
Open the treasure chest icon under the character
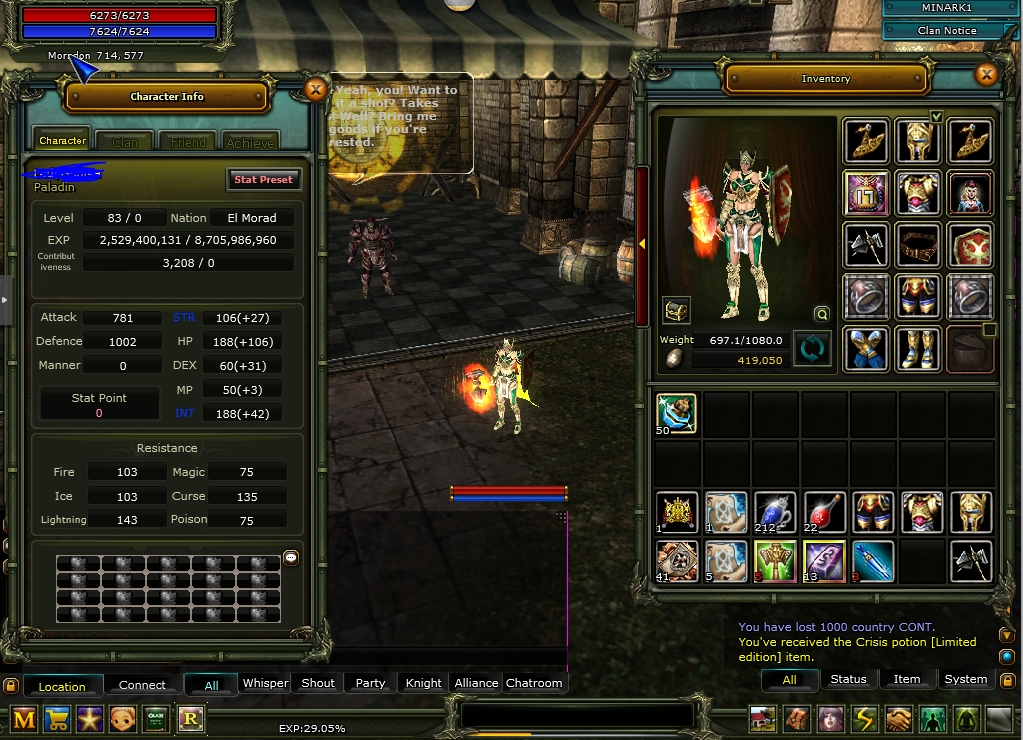click(x=676, y=310)
